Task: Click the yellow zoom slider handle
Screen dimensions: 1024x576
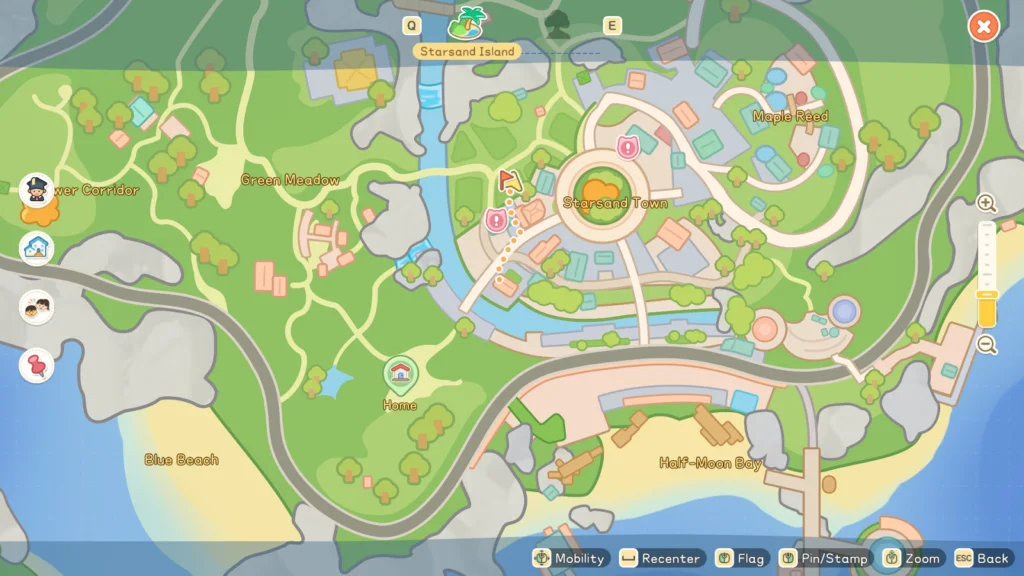Action: coord(987,310)
